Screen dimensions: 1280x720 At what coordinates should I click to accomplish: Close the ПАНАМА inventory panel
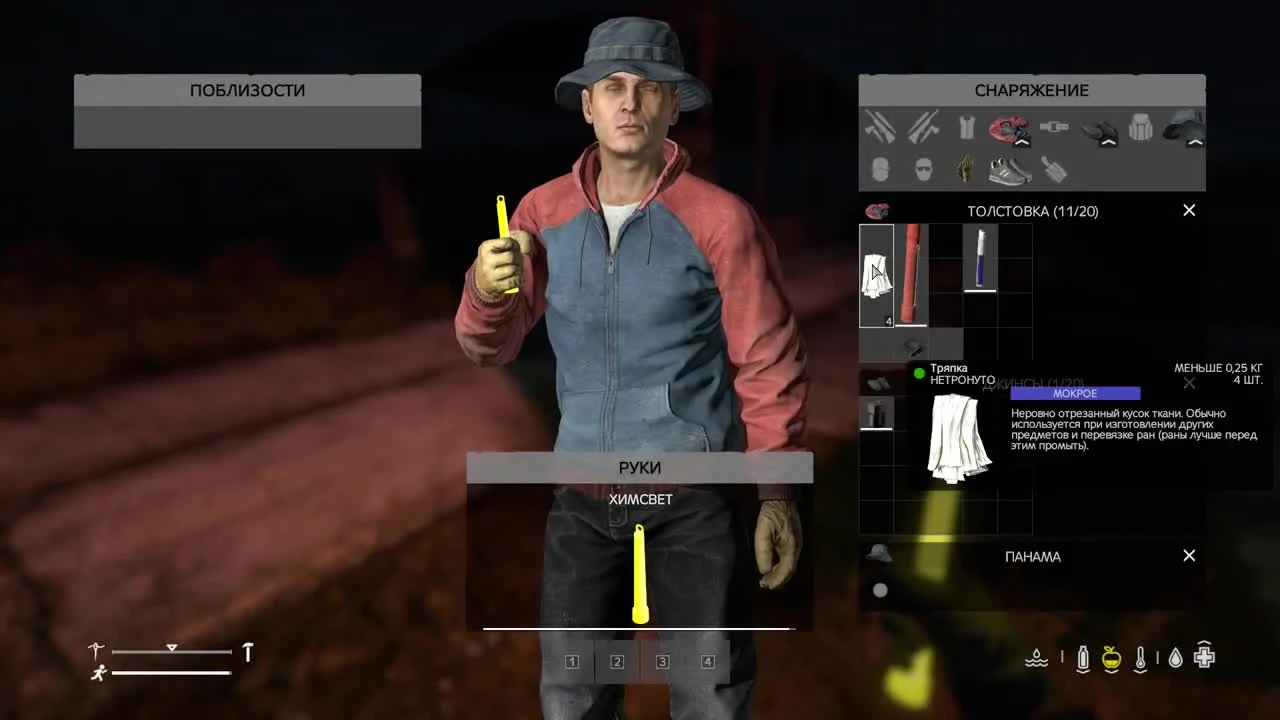point(1189,555)
